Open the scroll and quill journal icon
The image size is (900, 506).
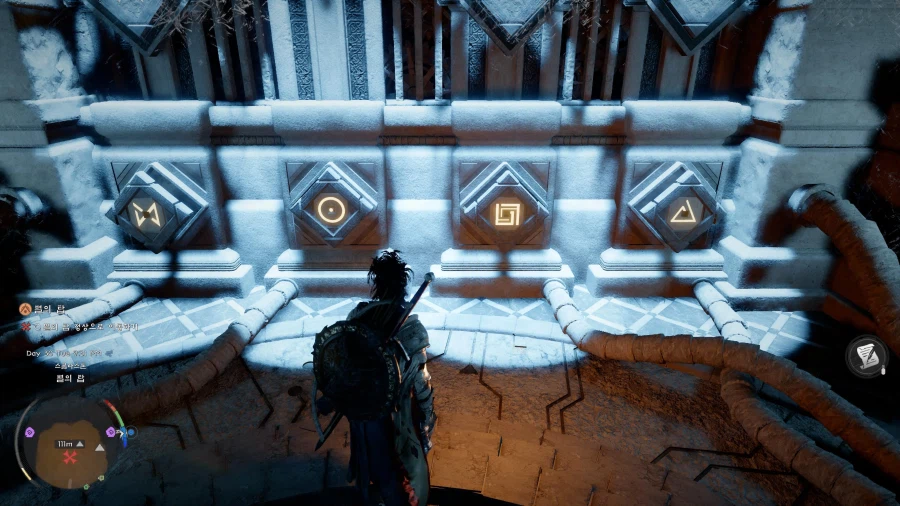pyautogui.click(x=866, y=356)
